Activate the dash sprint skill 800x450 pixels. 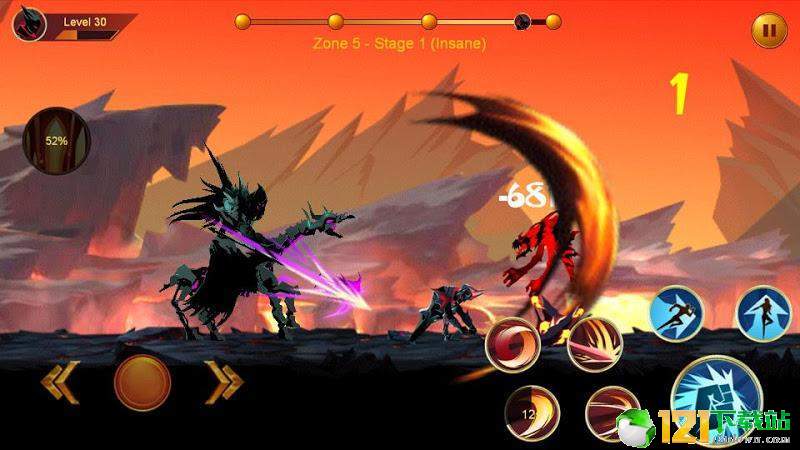[x=676, y=313]
